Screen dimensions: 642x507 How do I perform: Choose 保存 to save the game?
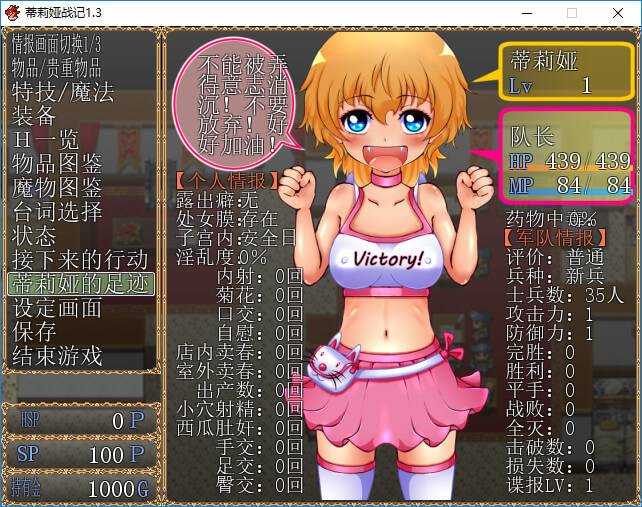[x=34, y=331]
